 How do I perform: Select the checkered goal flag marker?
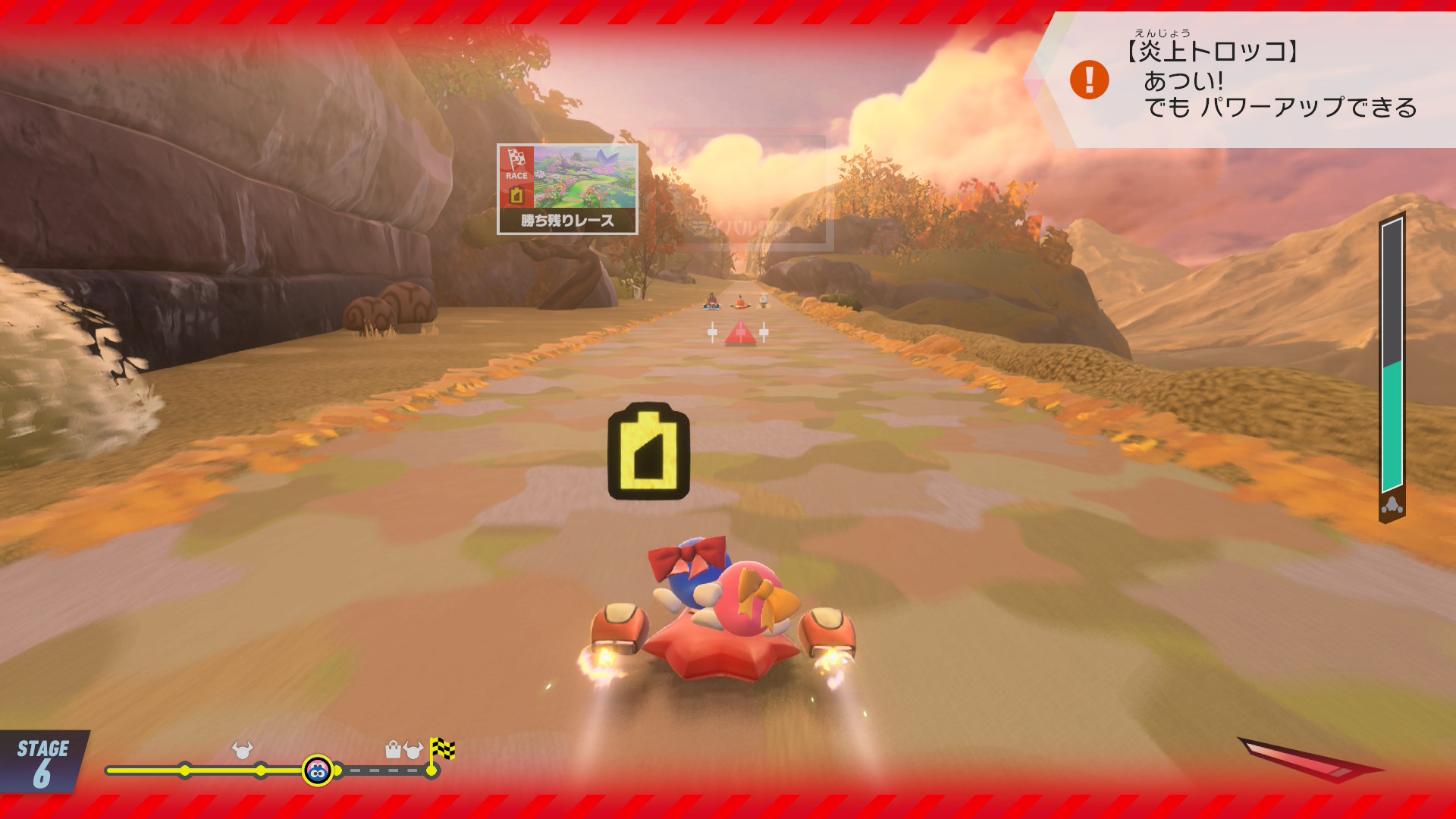(x=442, y=749)
